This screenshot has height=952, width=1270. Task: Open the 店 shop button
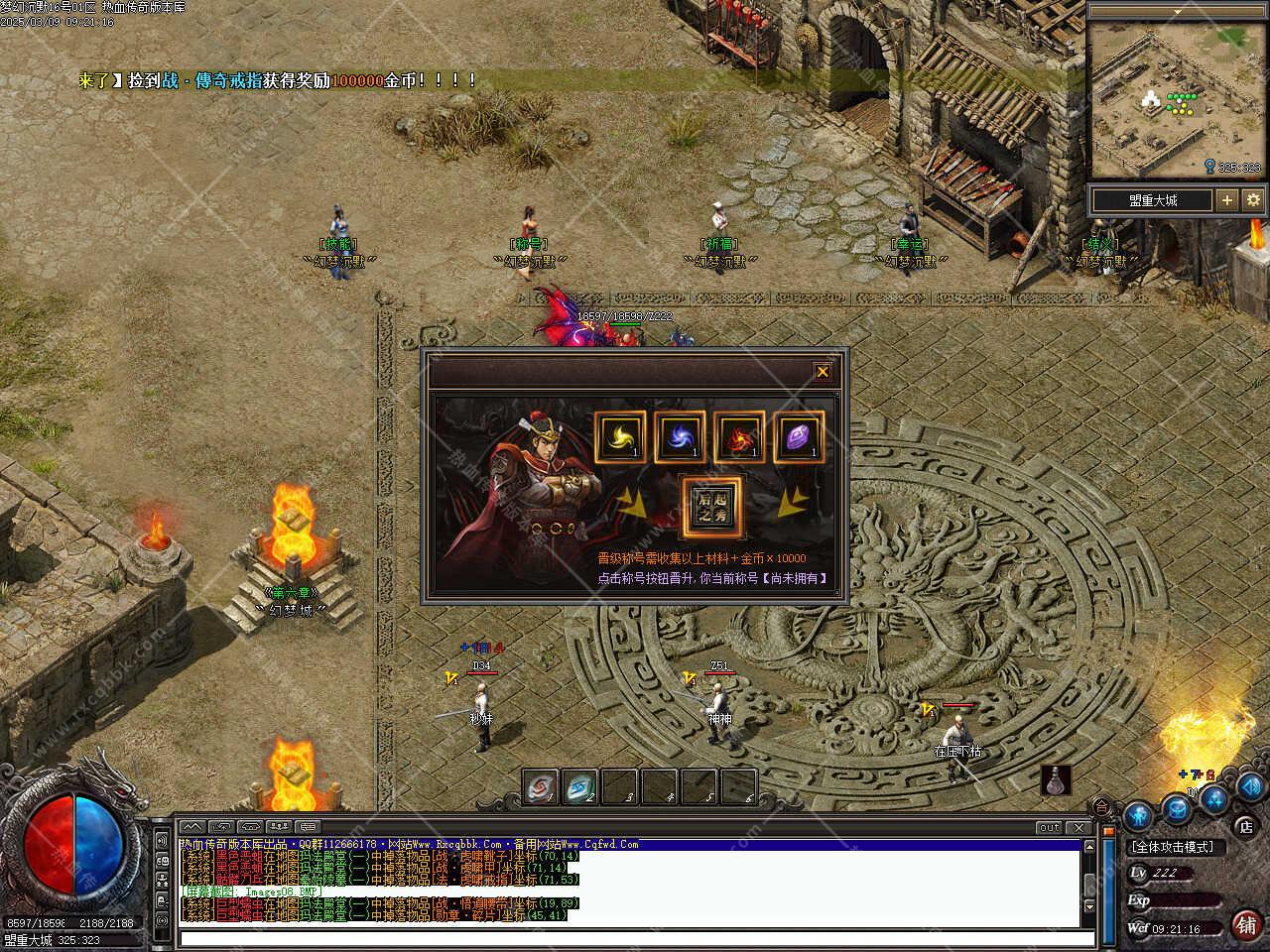click(x=1245, y=825)
